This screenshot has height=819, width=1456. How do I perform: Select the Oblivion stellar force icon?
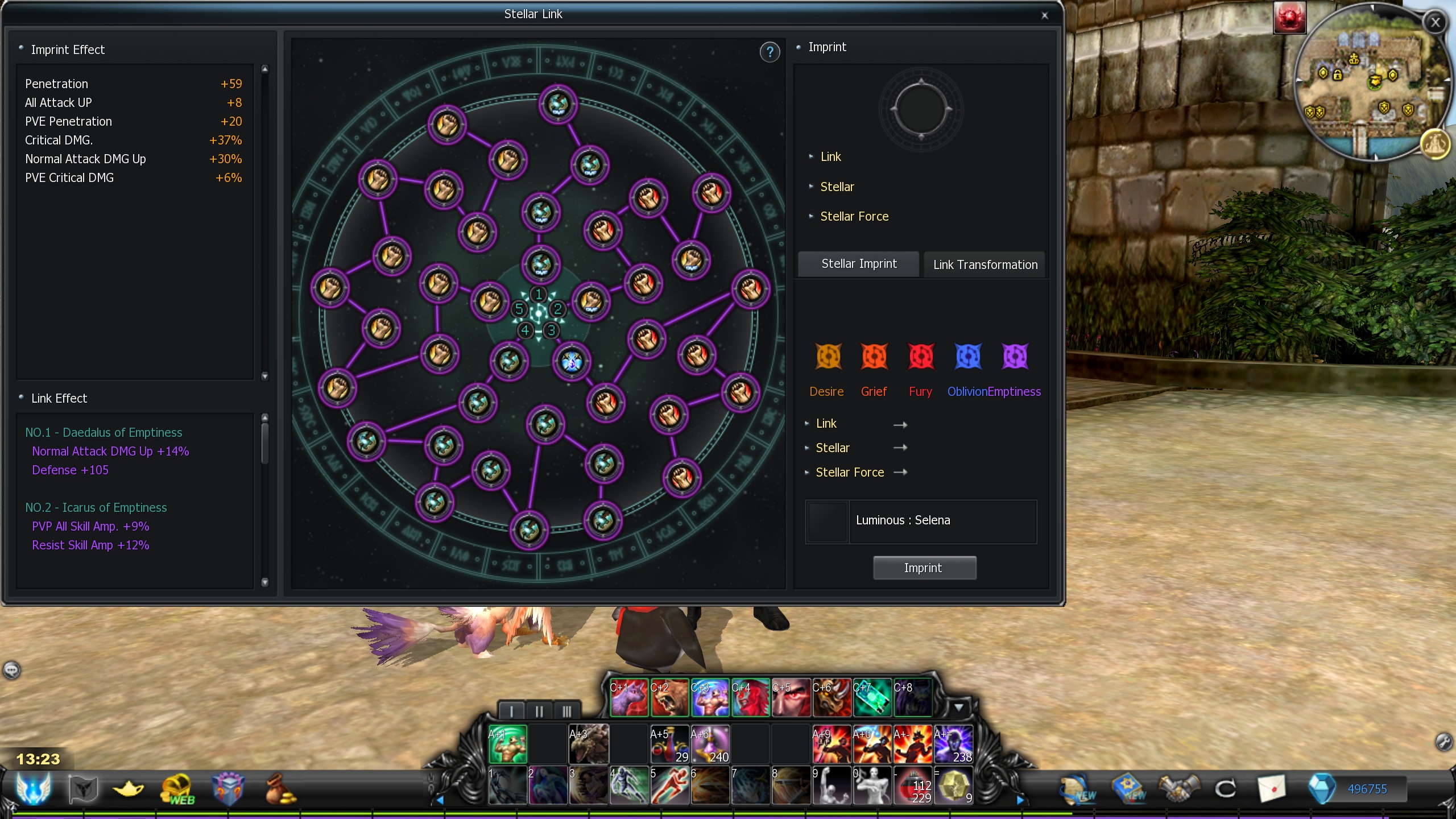967,357
